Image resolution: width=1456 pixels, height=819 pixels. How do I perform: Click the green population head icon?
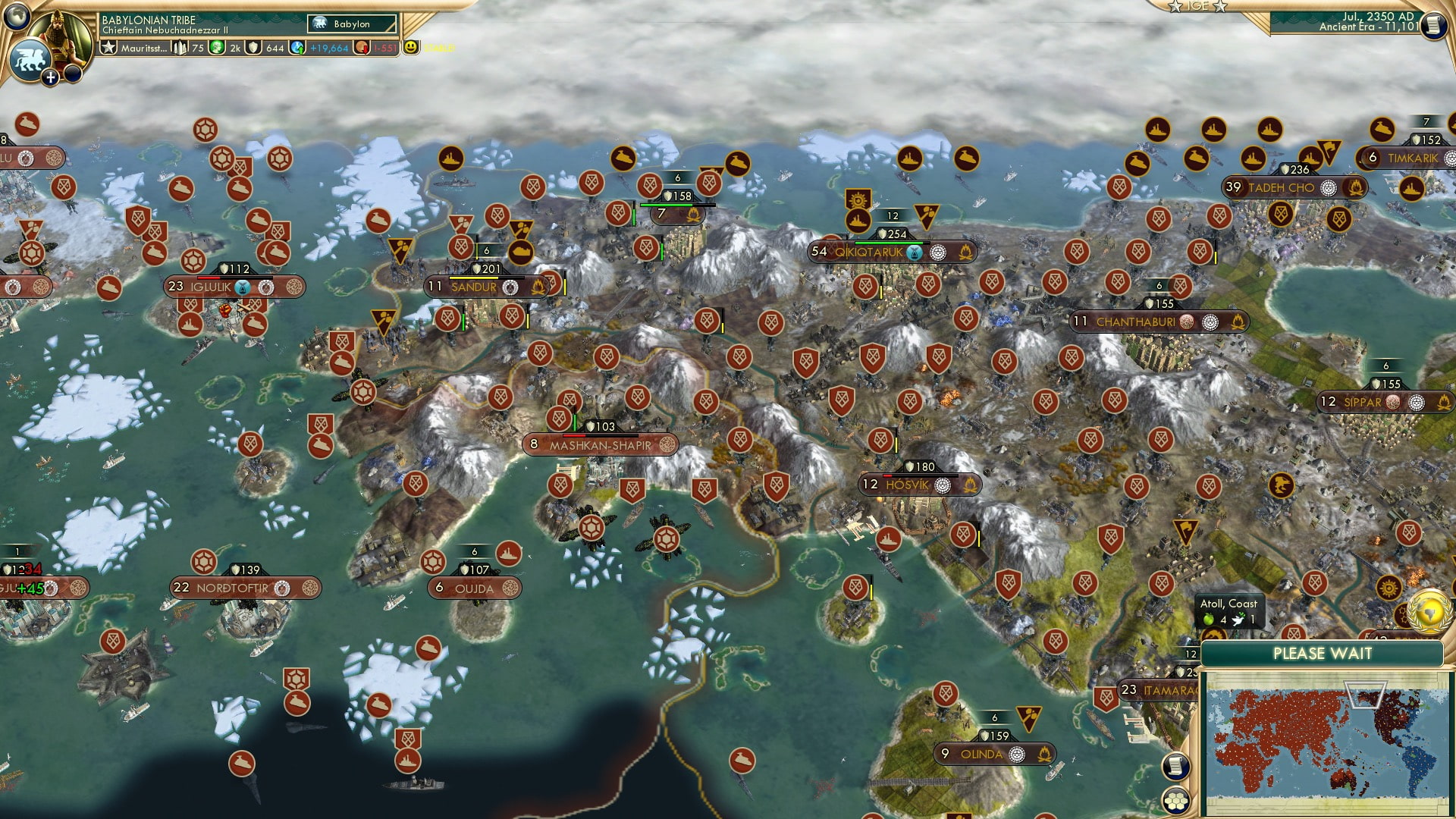(217, 48)
